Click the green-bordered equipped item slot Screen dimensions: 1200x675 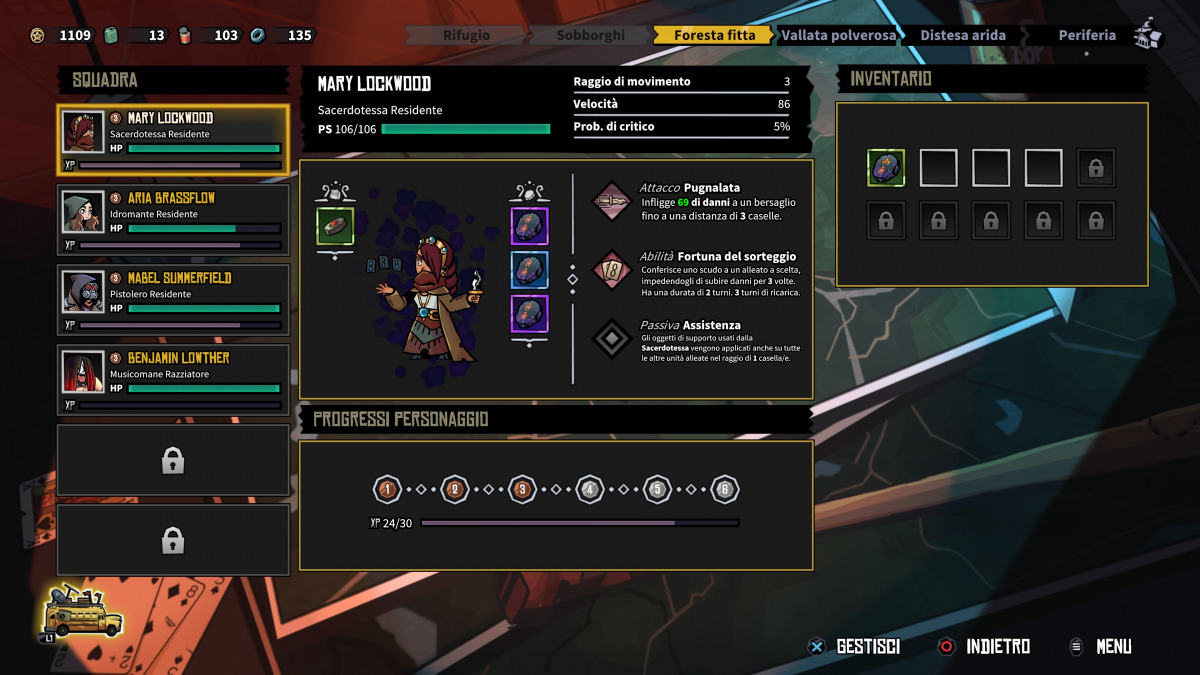335,225
